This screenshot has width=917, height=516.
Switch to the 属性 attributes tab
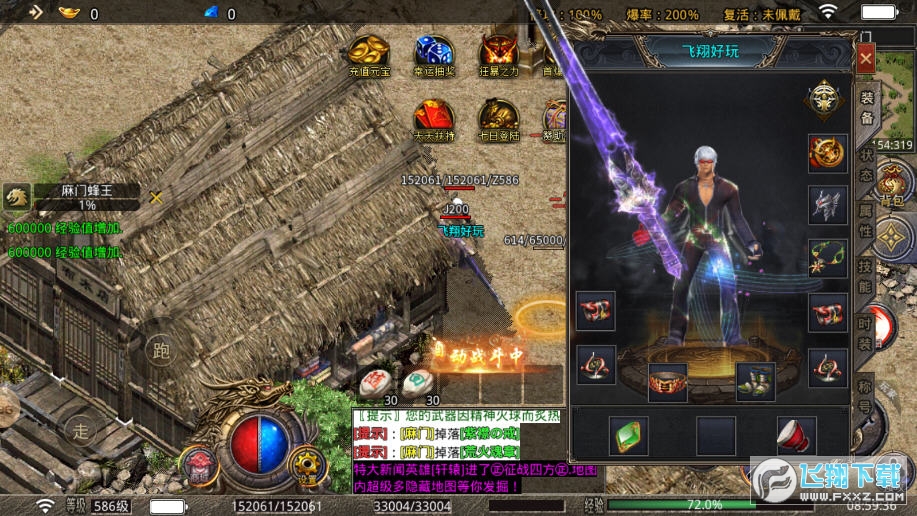tap(866, 222)
